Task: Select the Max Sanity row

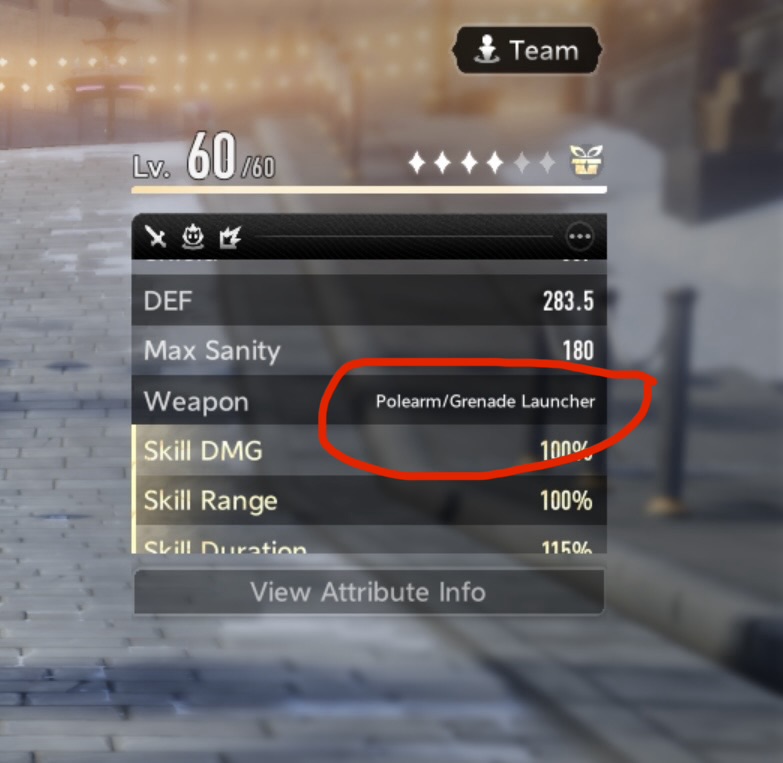Action: 368,351
